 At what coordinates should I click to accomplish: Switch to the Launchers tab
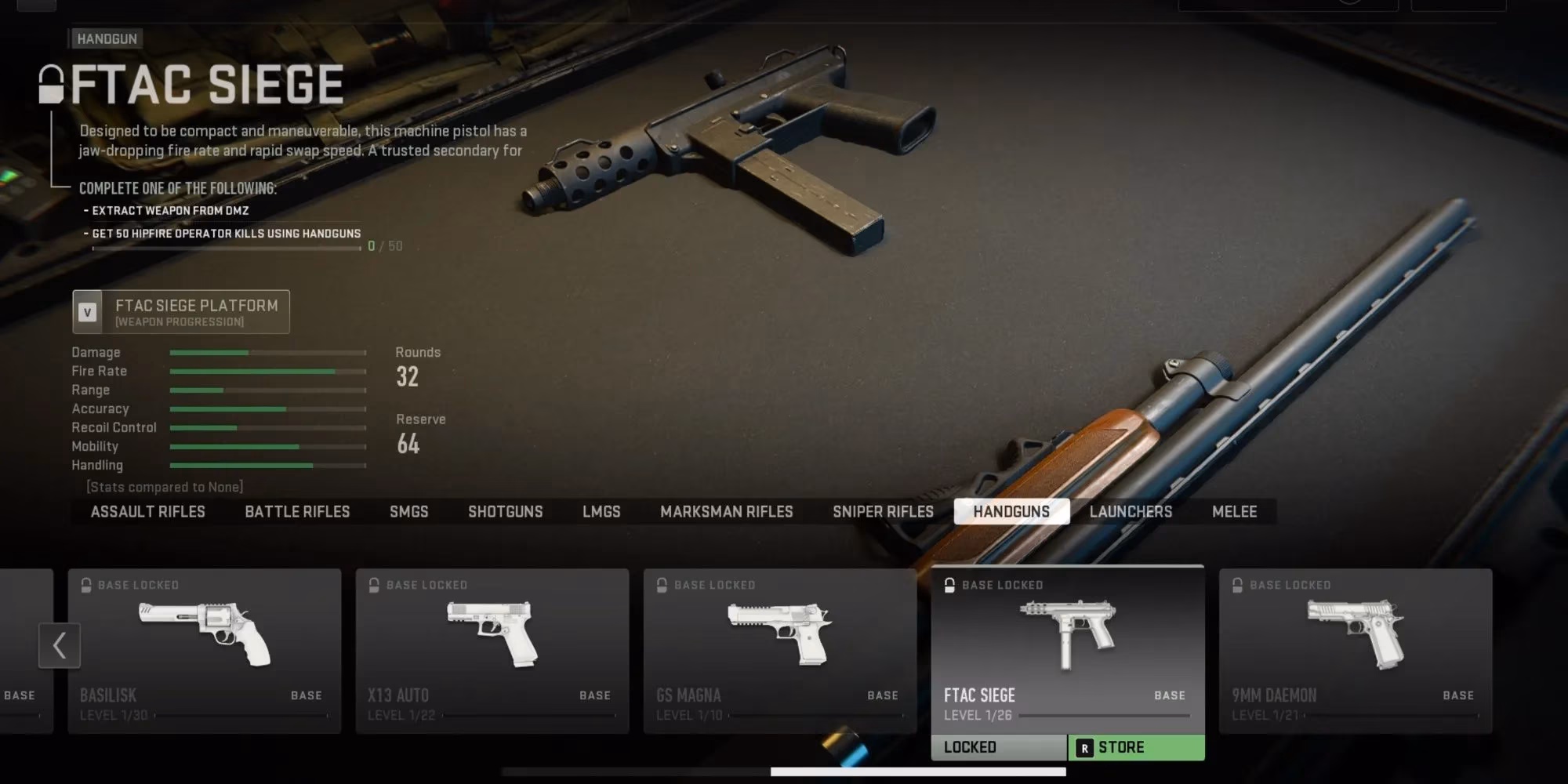point(1131,512)
